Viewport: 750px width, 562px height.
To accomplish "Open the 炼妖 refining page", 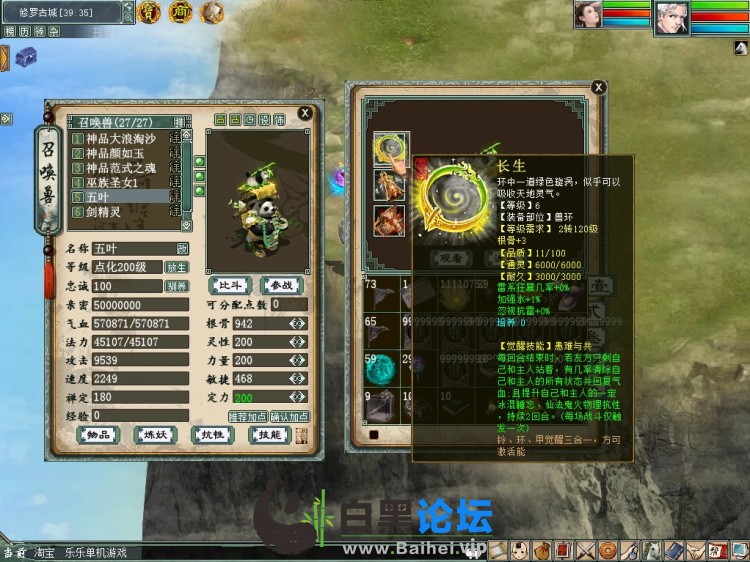I will 155,435.
